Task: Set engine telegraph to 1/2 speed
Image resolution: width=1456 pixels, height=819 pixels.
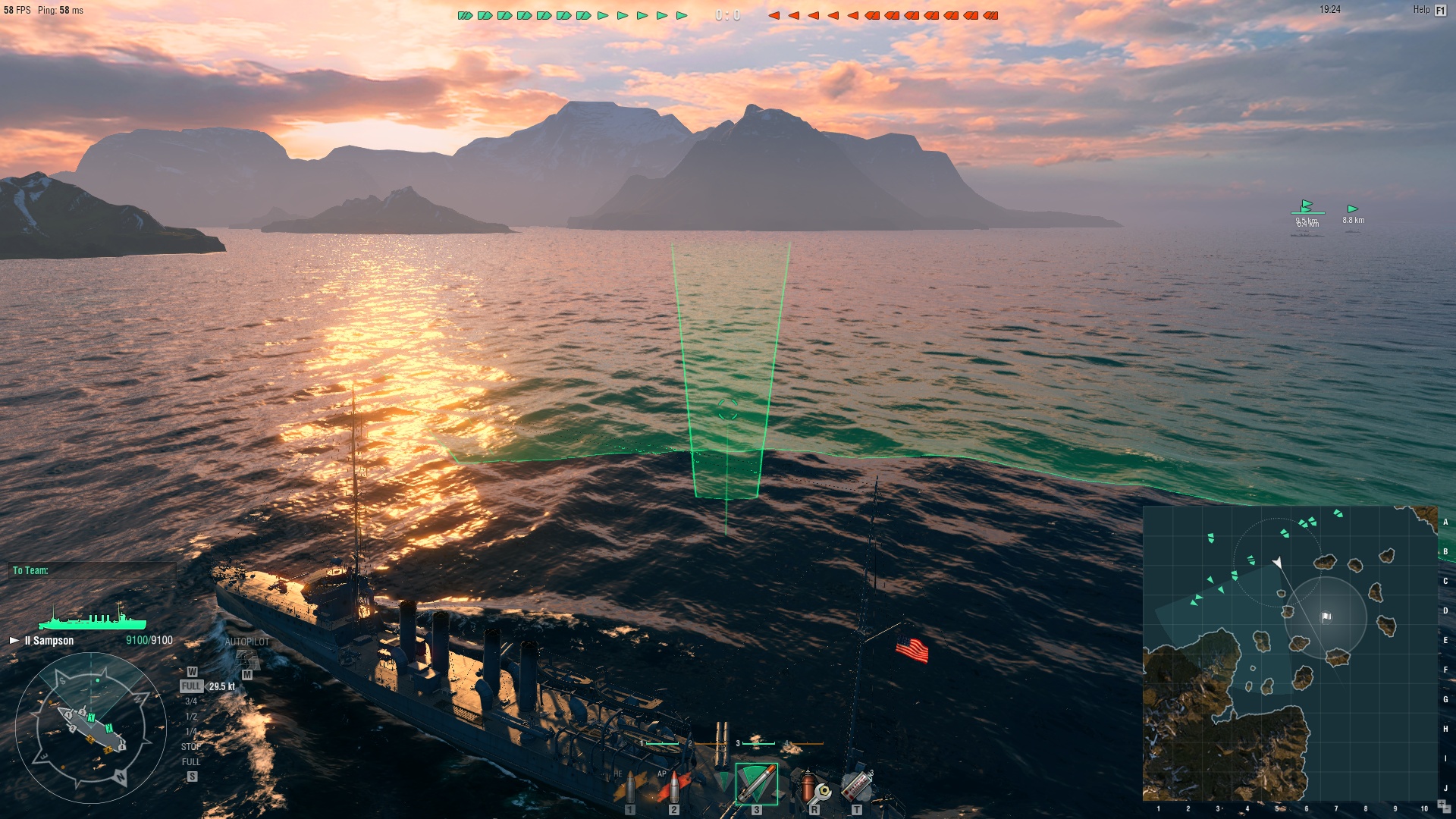Action: pyautogui.click(x=191, y=717)
